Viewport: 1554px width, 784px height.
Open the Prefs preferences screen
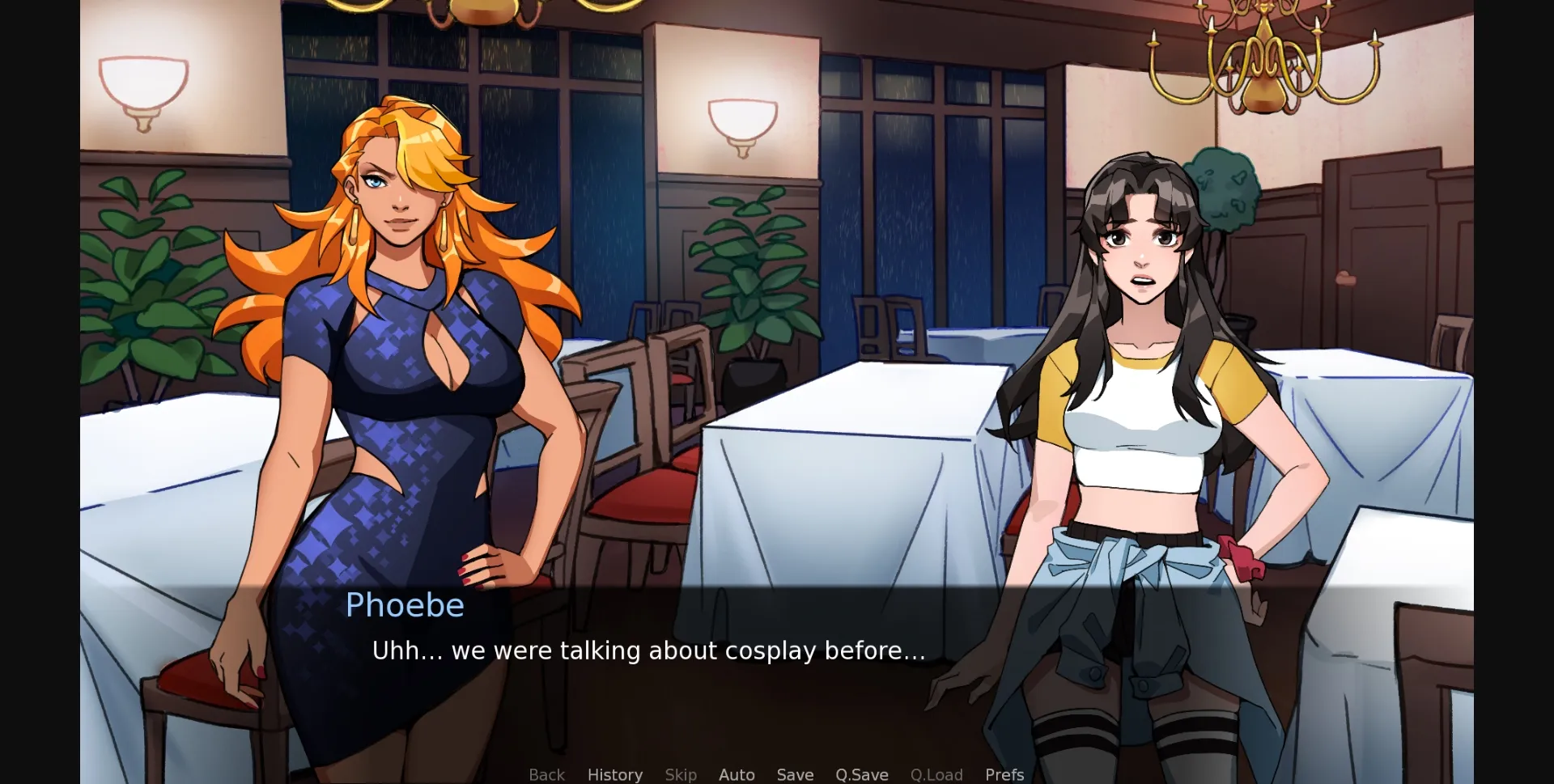[x=1004, y=774]
